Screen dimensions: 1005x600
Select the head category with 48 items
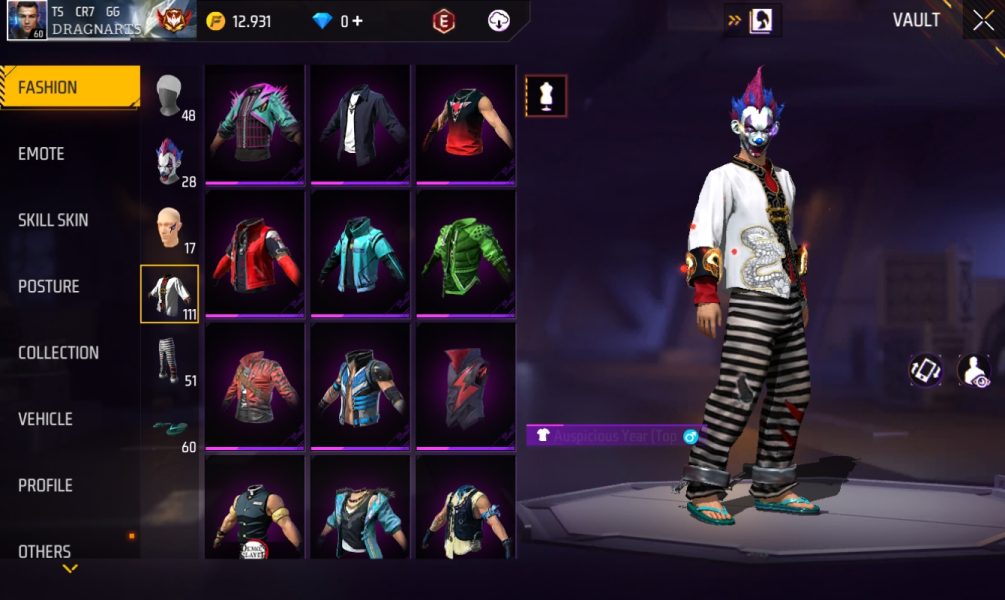(171, 97)
